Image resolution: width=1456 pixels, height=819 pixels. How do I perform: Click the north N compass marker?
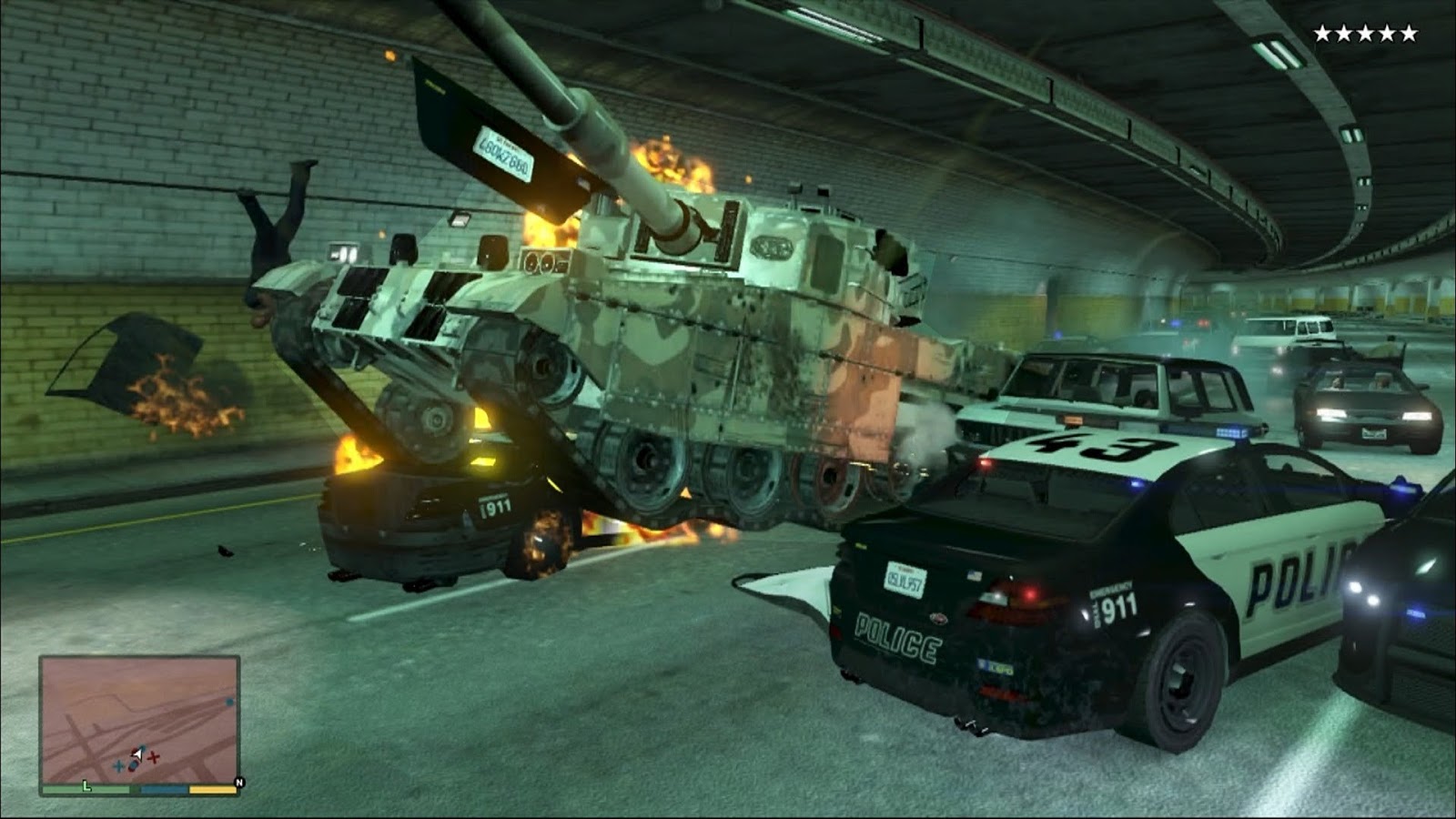click(239, 783)
